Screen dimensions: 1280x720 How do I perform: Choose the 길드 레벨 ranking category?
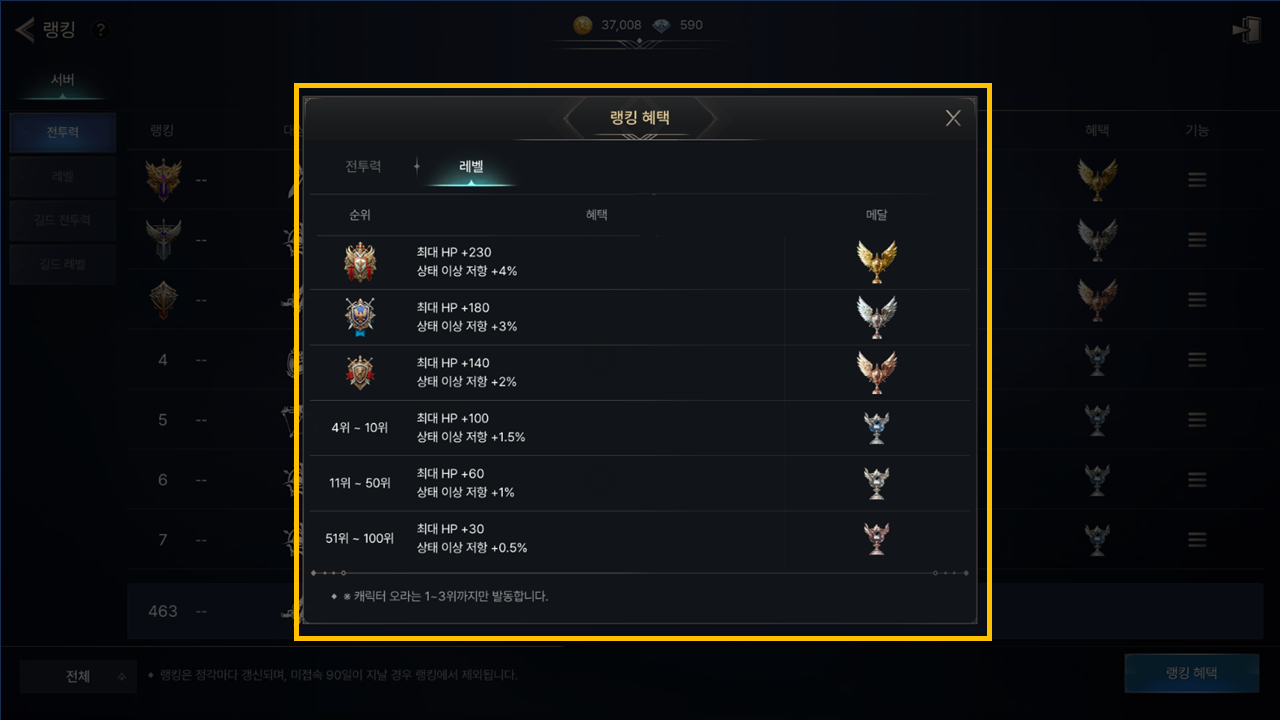pyautogui.click(x=62, y=265)
